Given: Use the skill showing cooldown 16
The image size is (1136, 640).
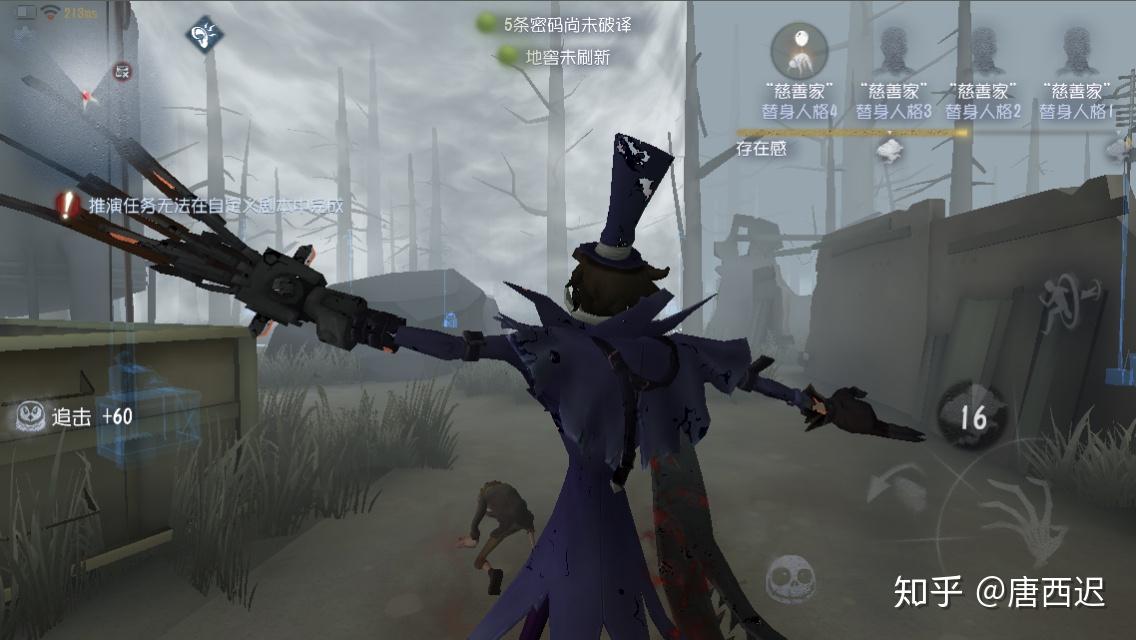Looking at the screenshot, I should coord(972,416).
